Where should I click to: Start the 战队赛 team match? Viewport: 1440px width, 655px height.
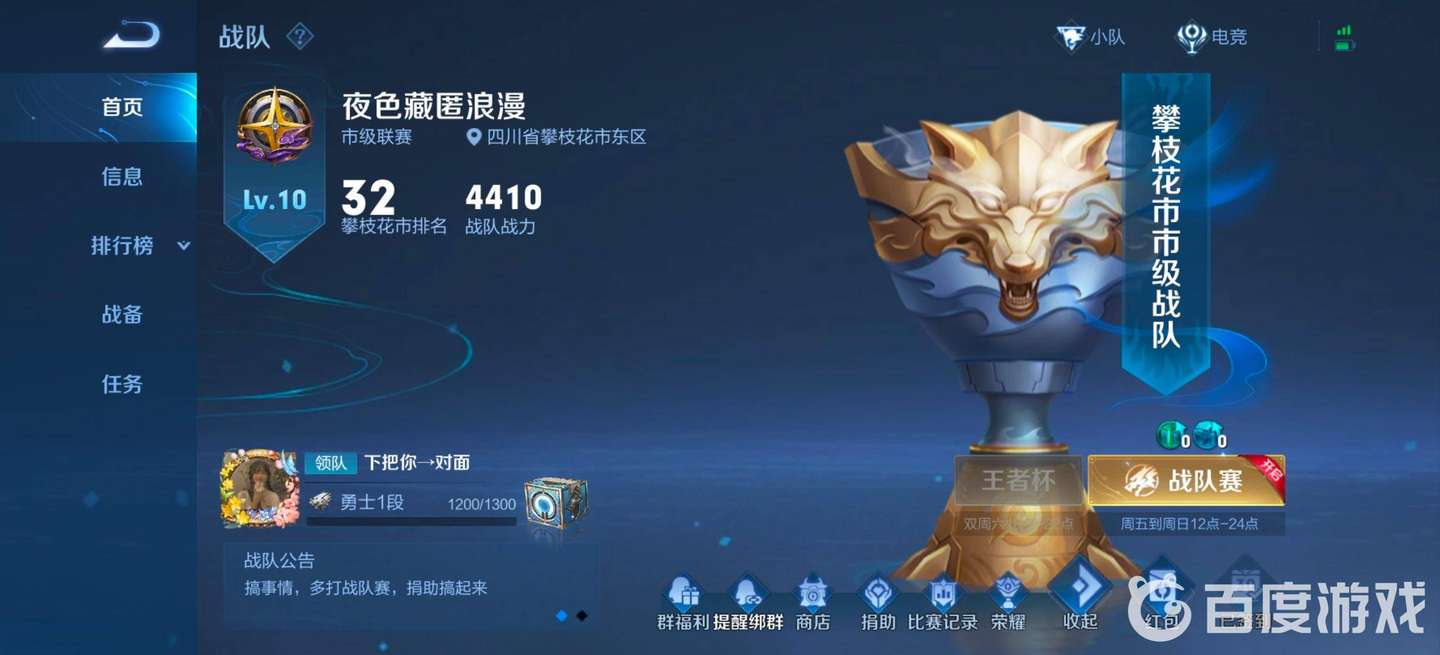[1186, 481]
